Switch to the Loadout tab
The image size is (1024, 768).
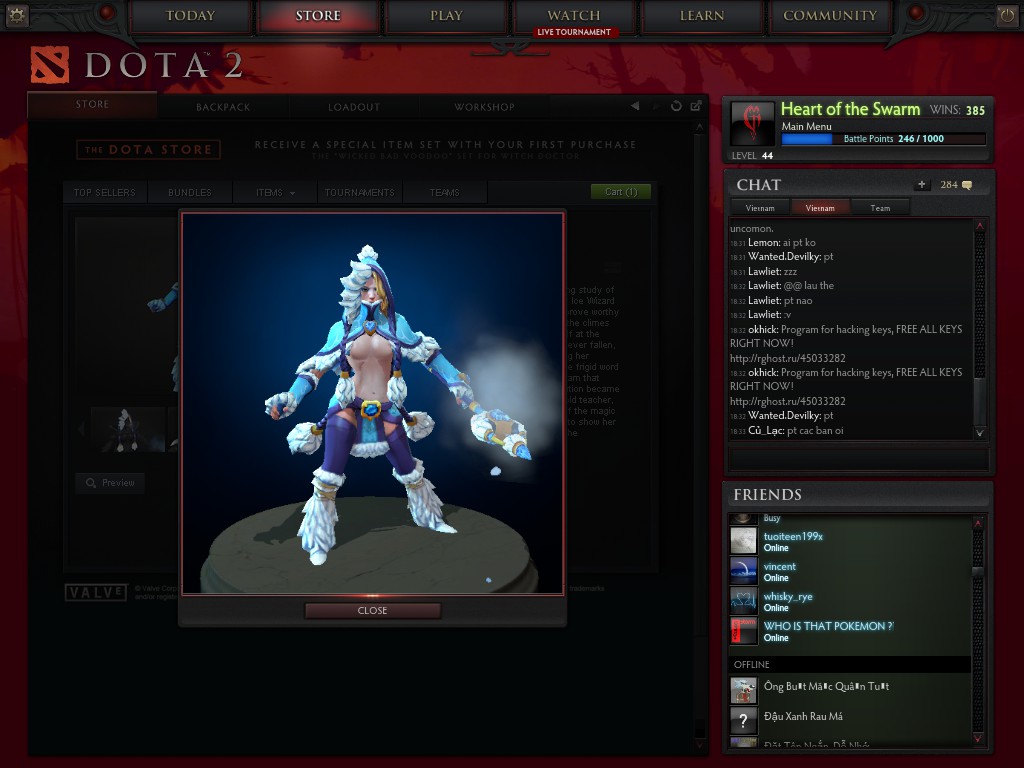coord(354,107)
